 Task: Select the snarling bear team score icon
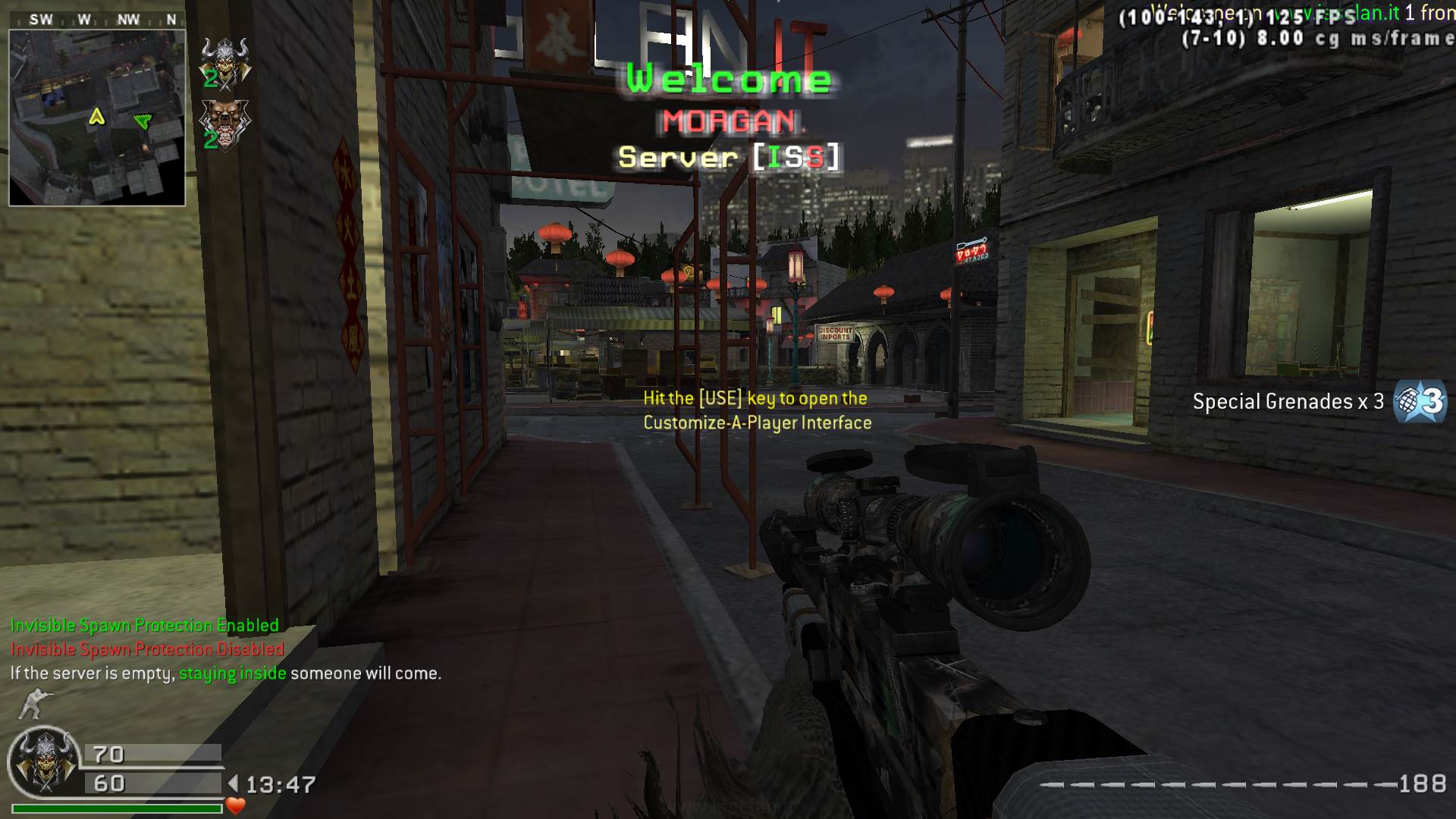pyautogui.click(x=224, y=124)
